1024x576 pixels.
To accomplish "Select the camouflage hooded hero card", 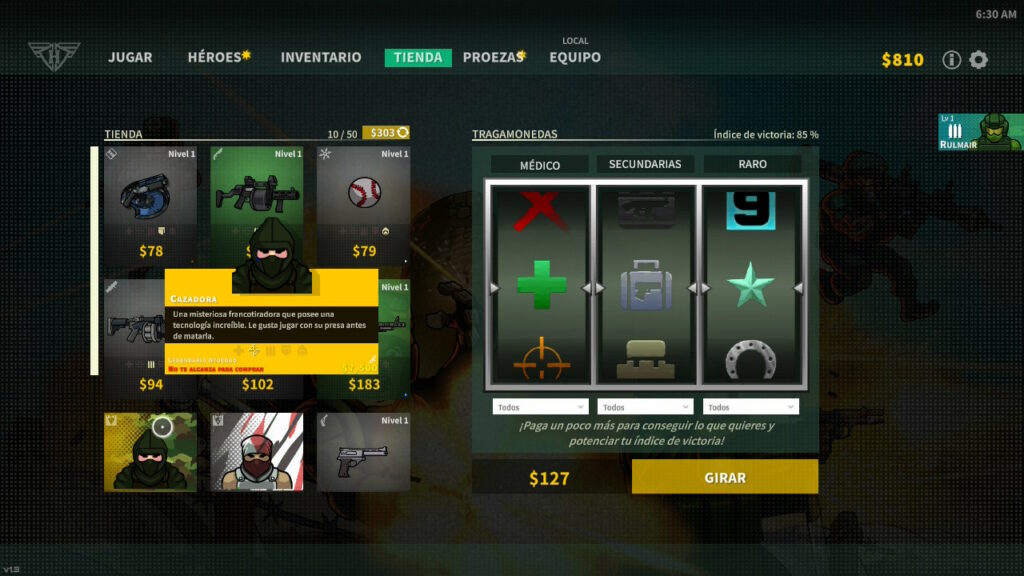I will click(x=151, y=452).
